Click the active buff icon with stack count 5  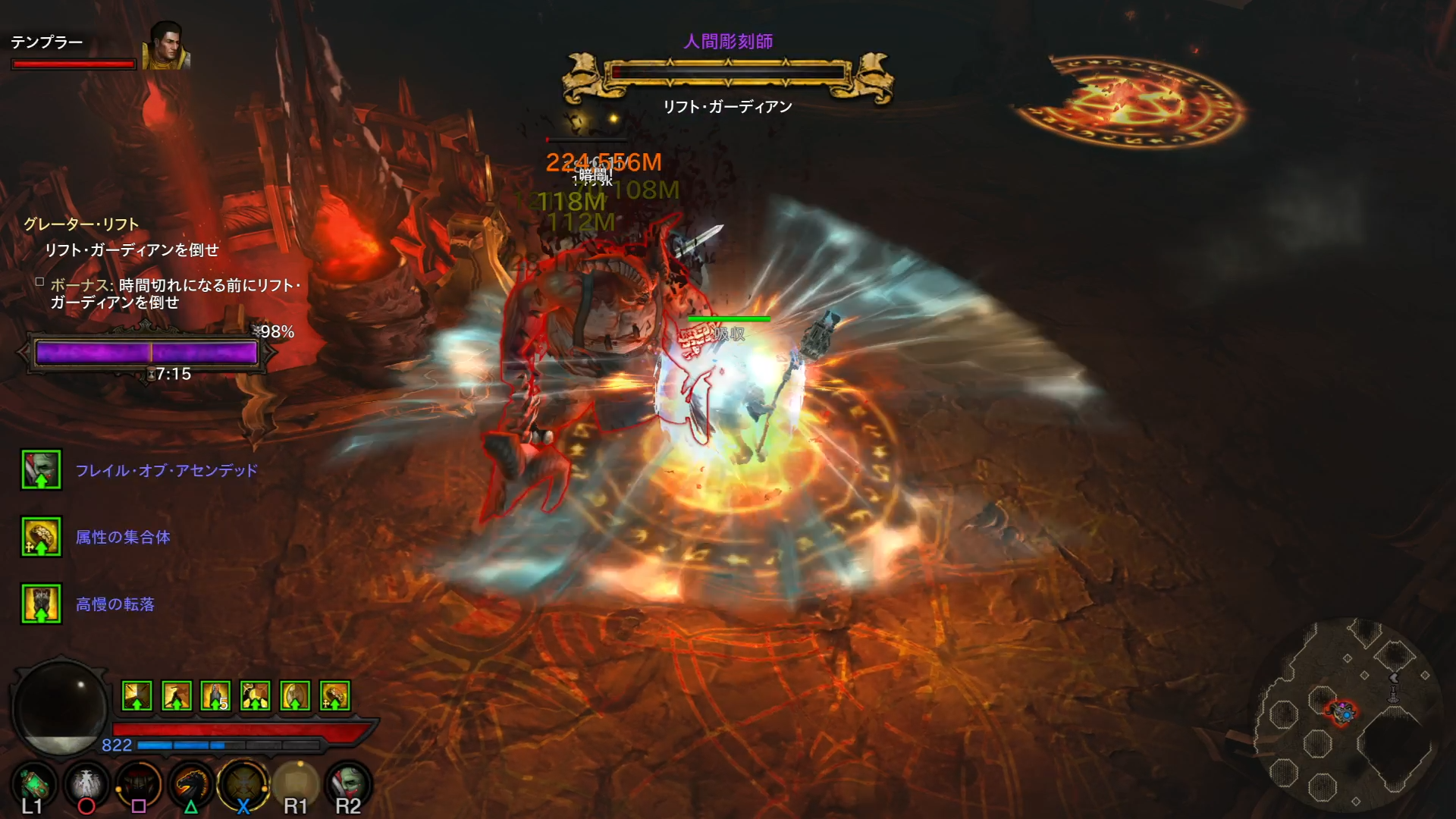tap(216, 695)
